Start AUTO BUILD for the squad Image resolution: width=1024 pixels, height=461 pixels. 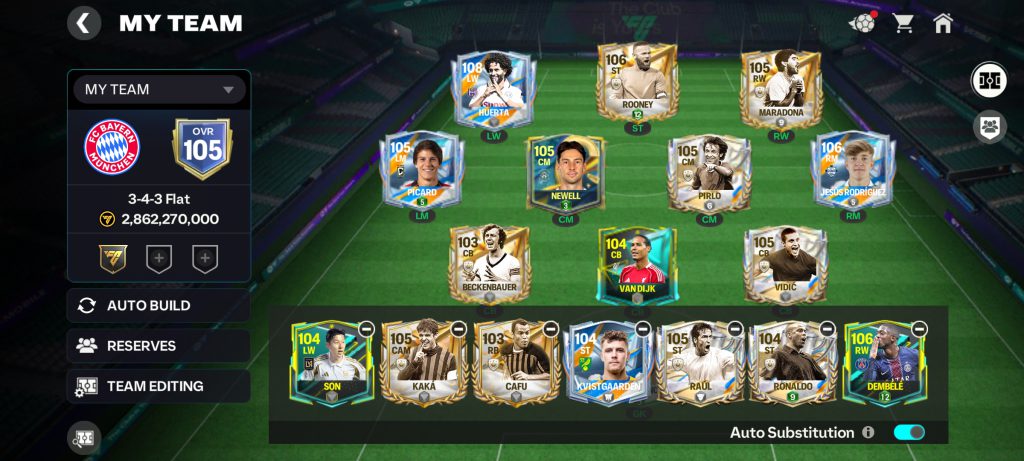point(159,306)
